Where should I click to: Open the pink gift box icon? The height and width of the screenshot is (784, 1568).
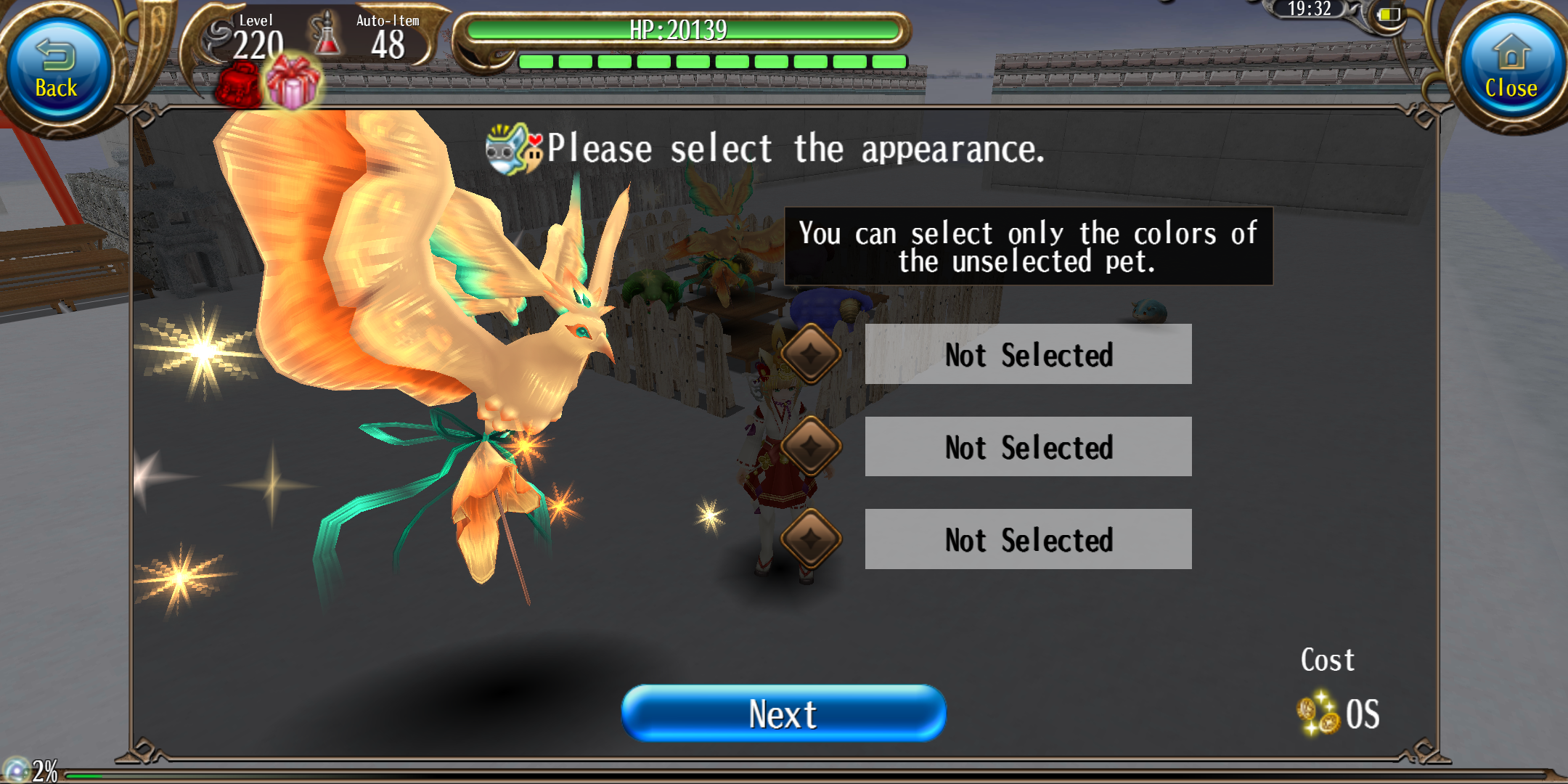tap(293, 83)
